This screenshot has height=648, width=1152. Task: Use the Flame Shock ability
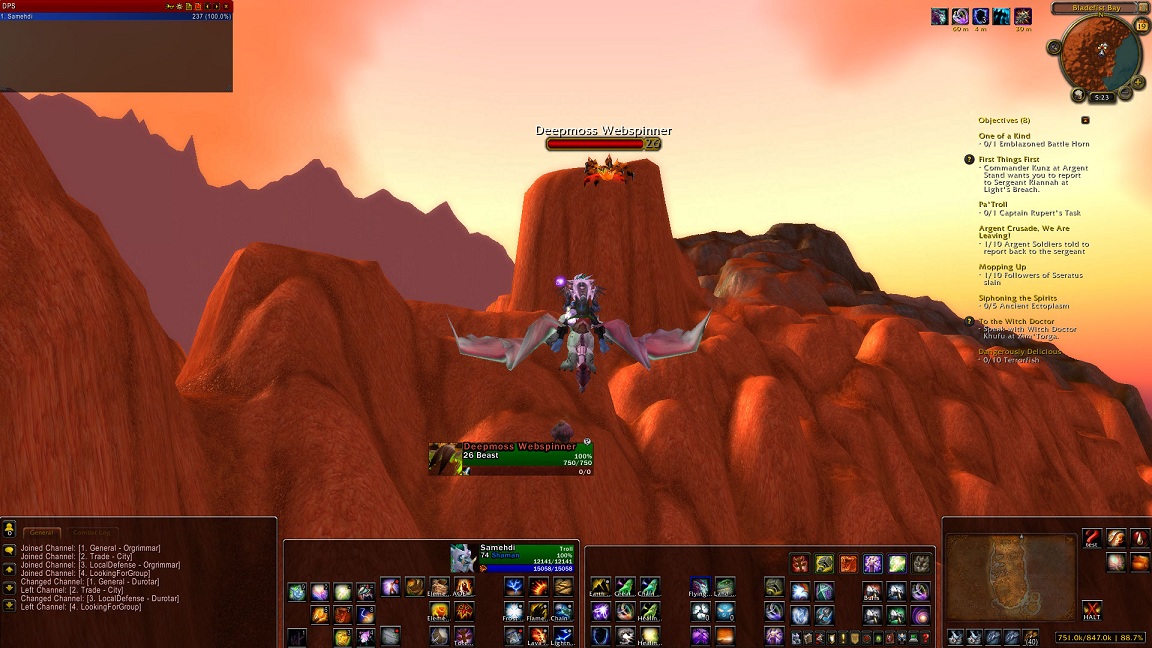pos(539,610)
